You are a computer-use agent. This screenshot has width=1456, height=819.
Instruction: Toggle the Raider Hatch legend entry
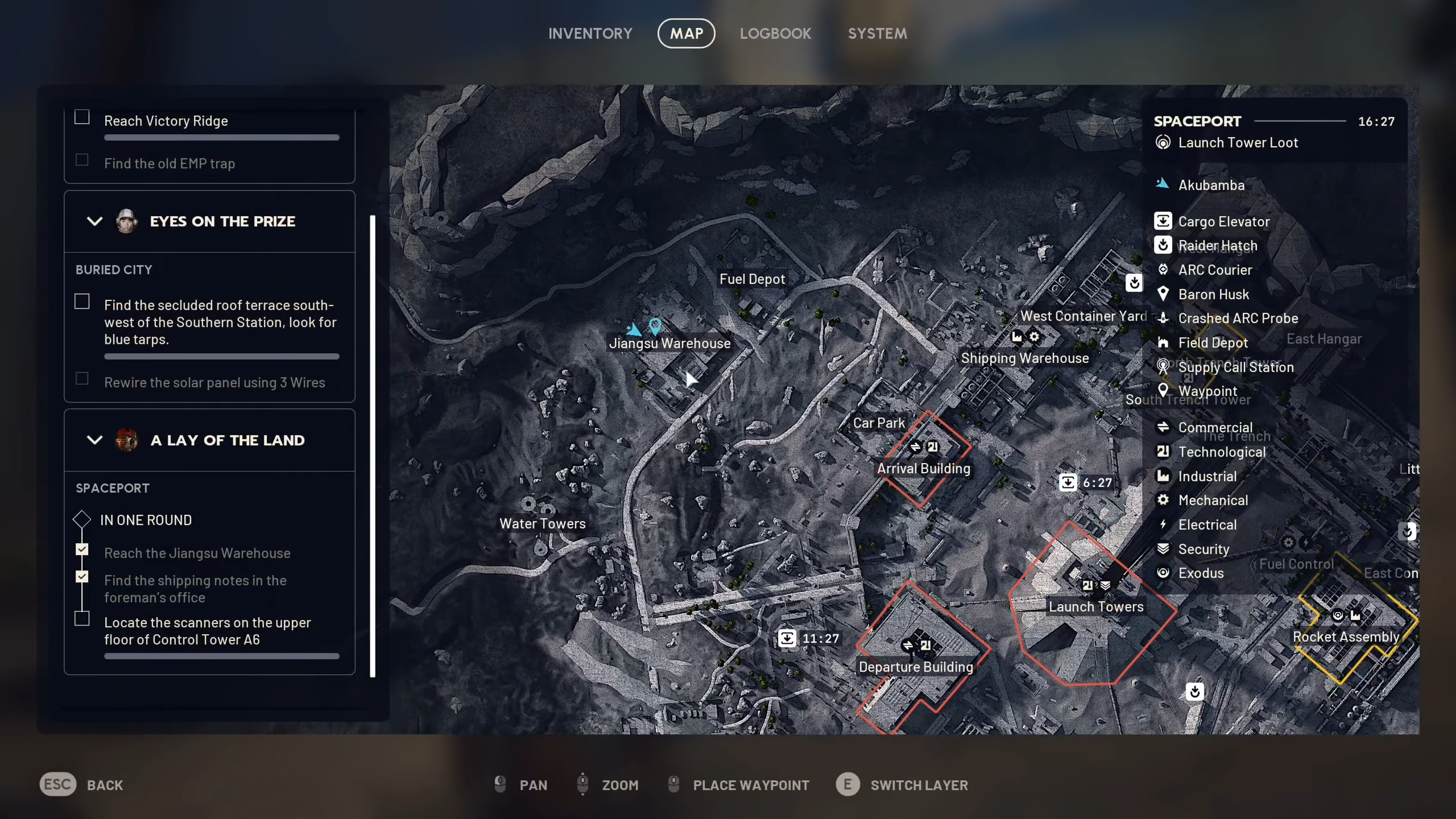(1217, 246)
